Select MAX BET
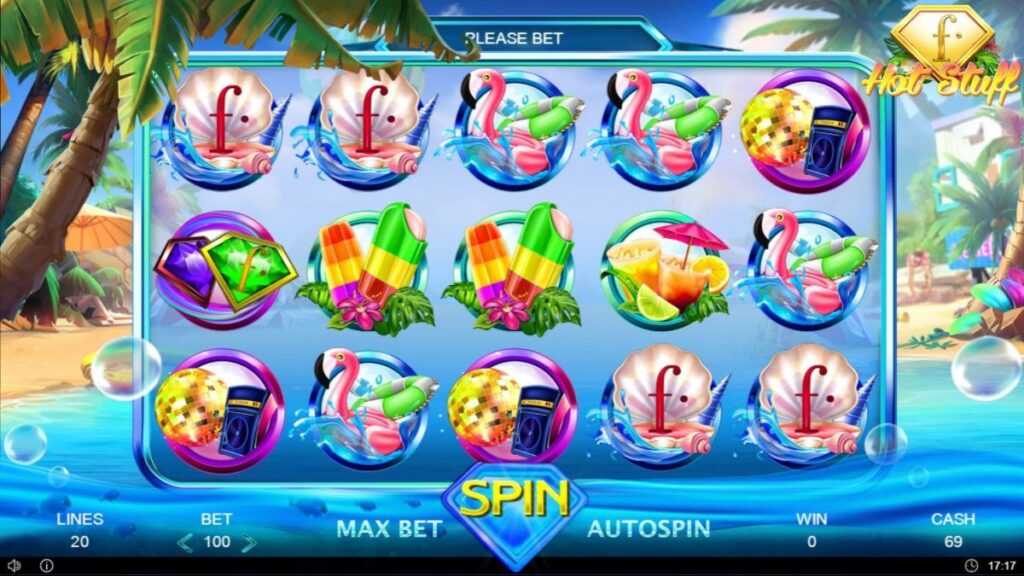The image size is (1024, 576). [x=389, y=528]
